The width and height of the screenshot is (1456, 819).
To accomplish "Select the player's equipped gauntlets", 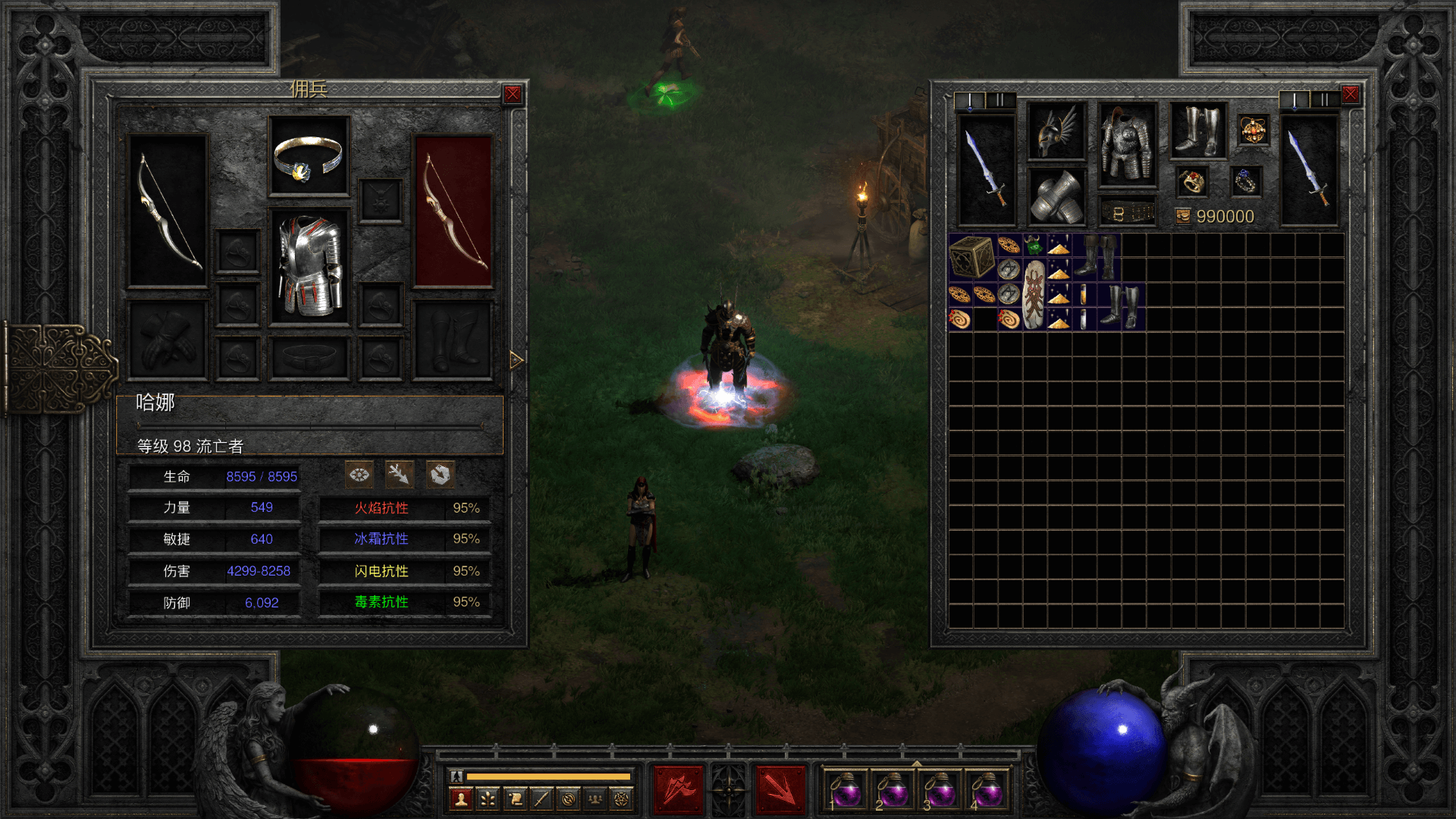I will [1056, 196].
